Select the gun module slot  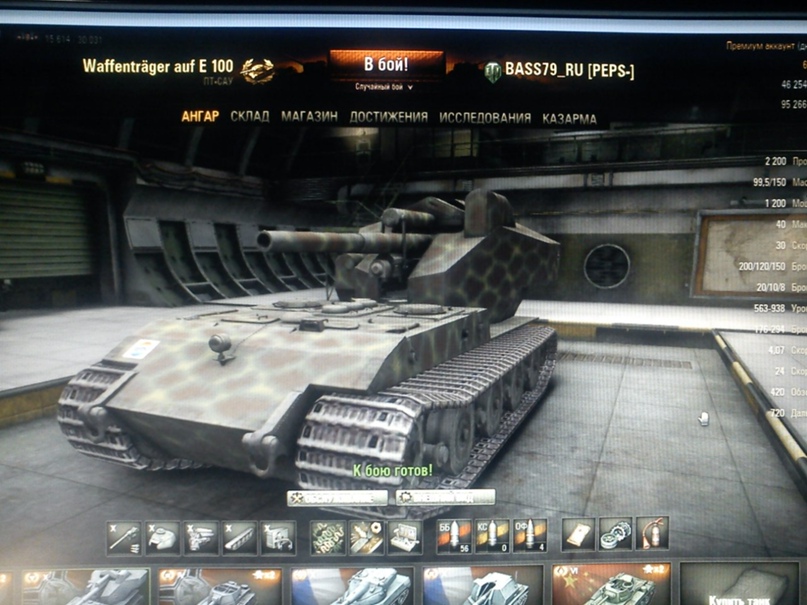(x=124, y=538)
